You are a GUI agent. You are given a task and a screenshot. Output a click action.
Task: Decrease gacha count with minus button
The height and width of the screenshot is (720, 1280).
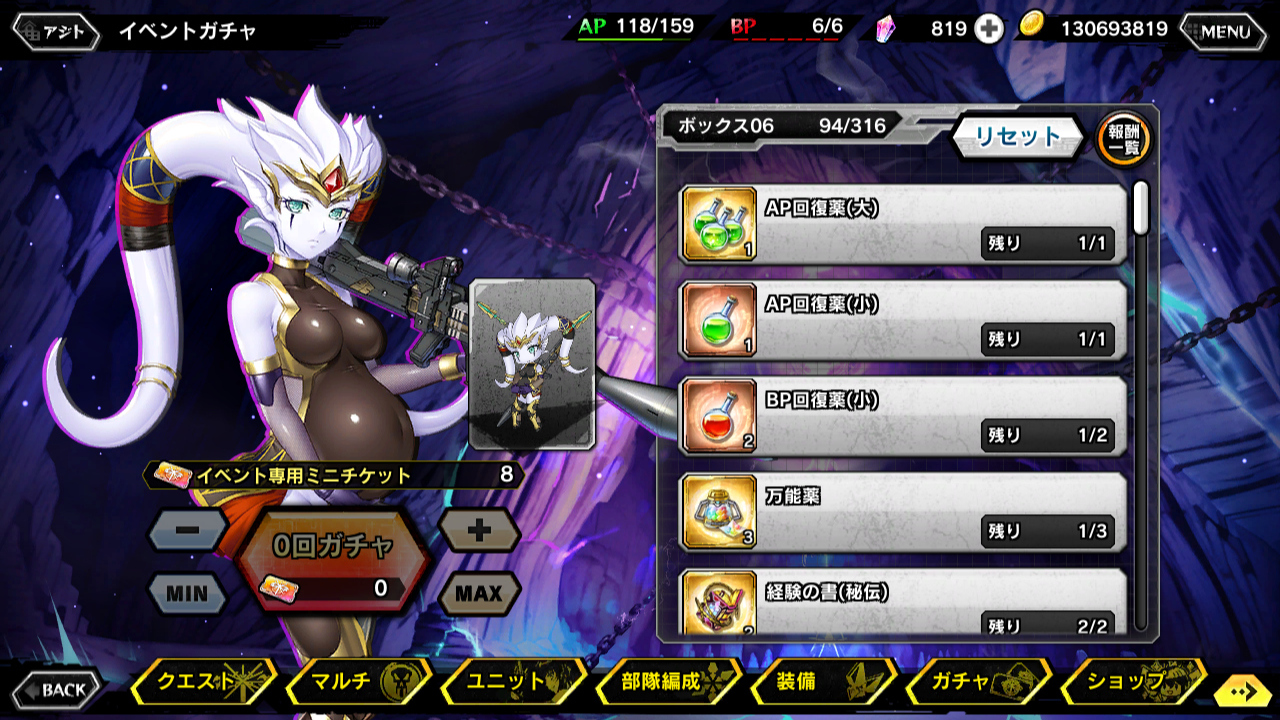click(187, 531)
